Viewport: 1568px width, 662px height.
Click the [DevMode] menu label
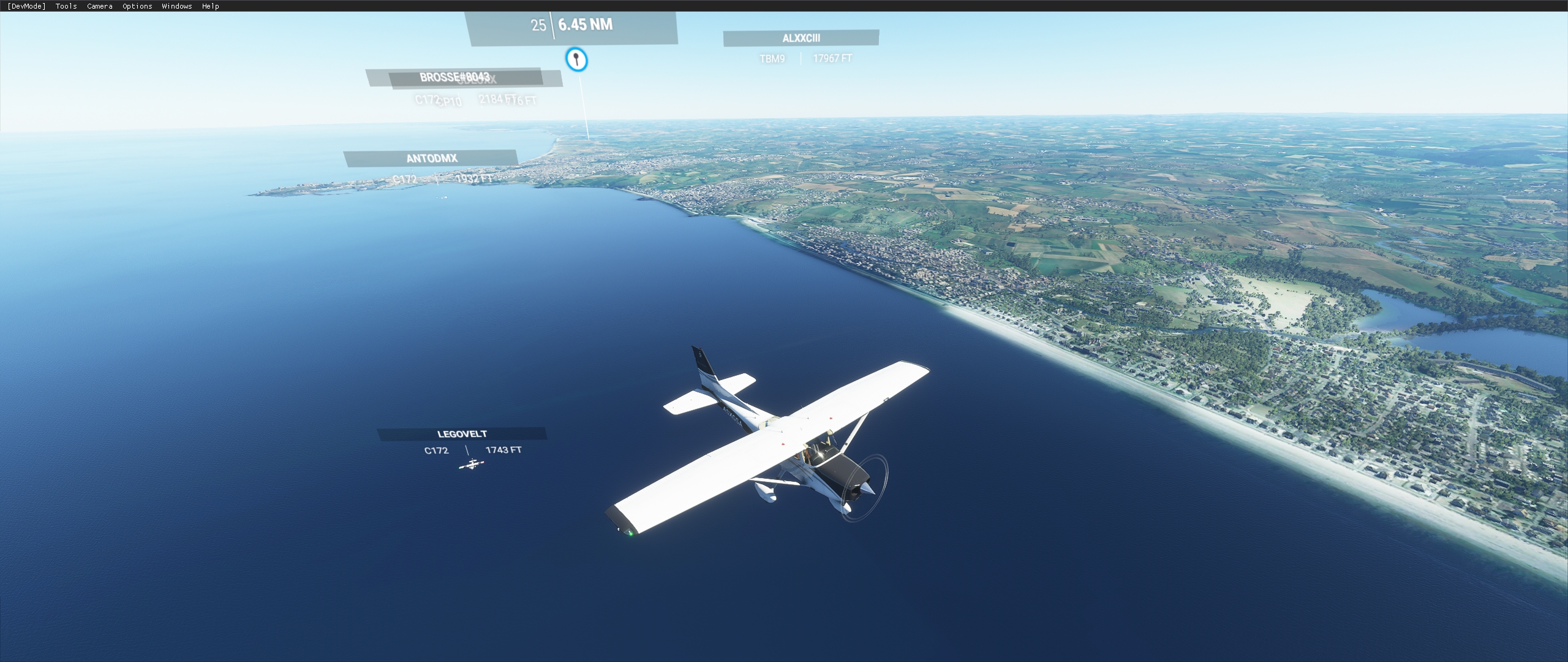coord(25,6)
